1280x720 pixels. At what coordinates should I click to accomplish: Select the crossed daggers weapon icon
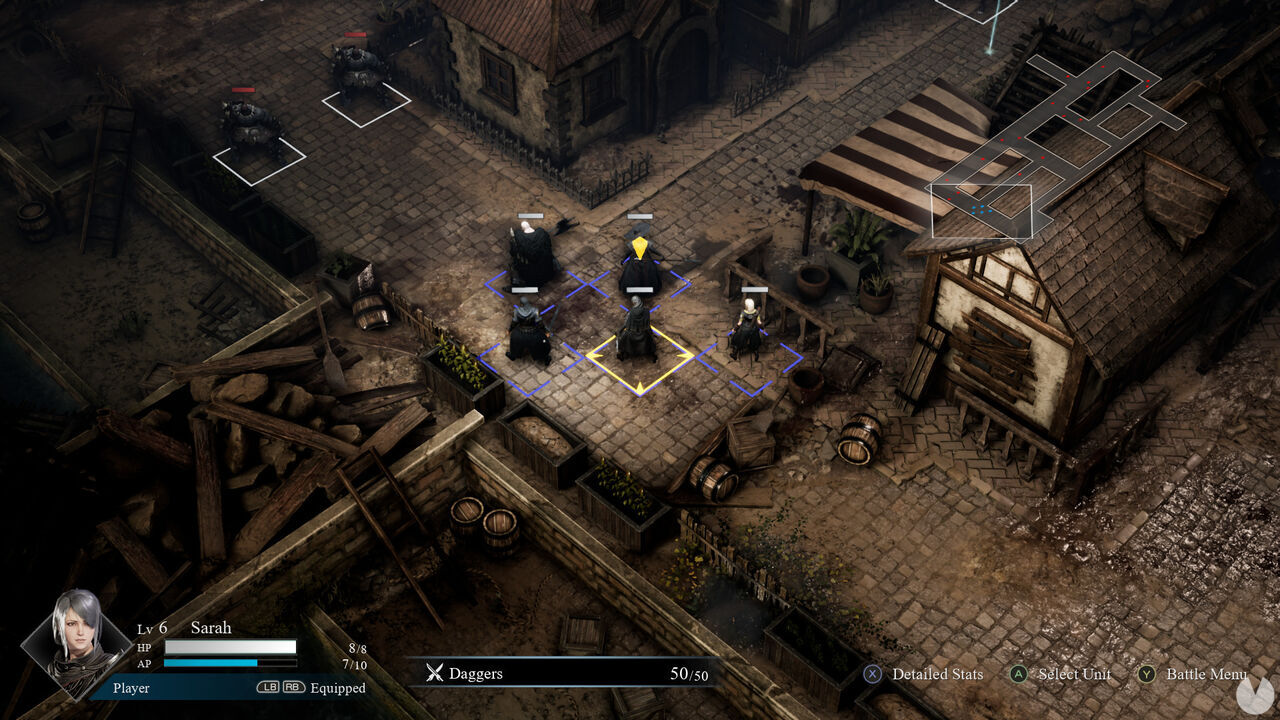pyautogui.click(x=435, y=673)
